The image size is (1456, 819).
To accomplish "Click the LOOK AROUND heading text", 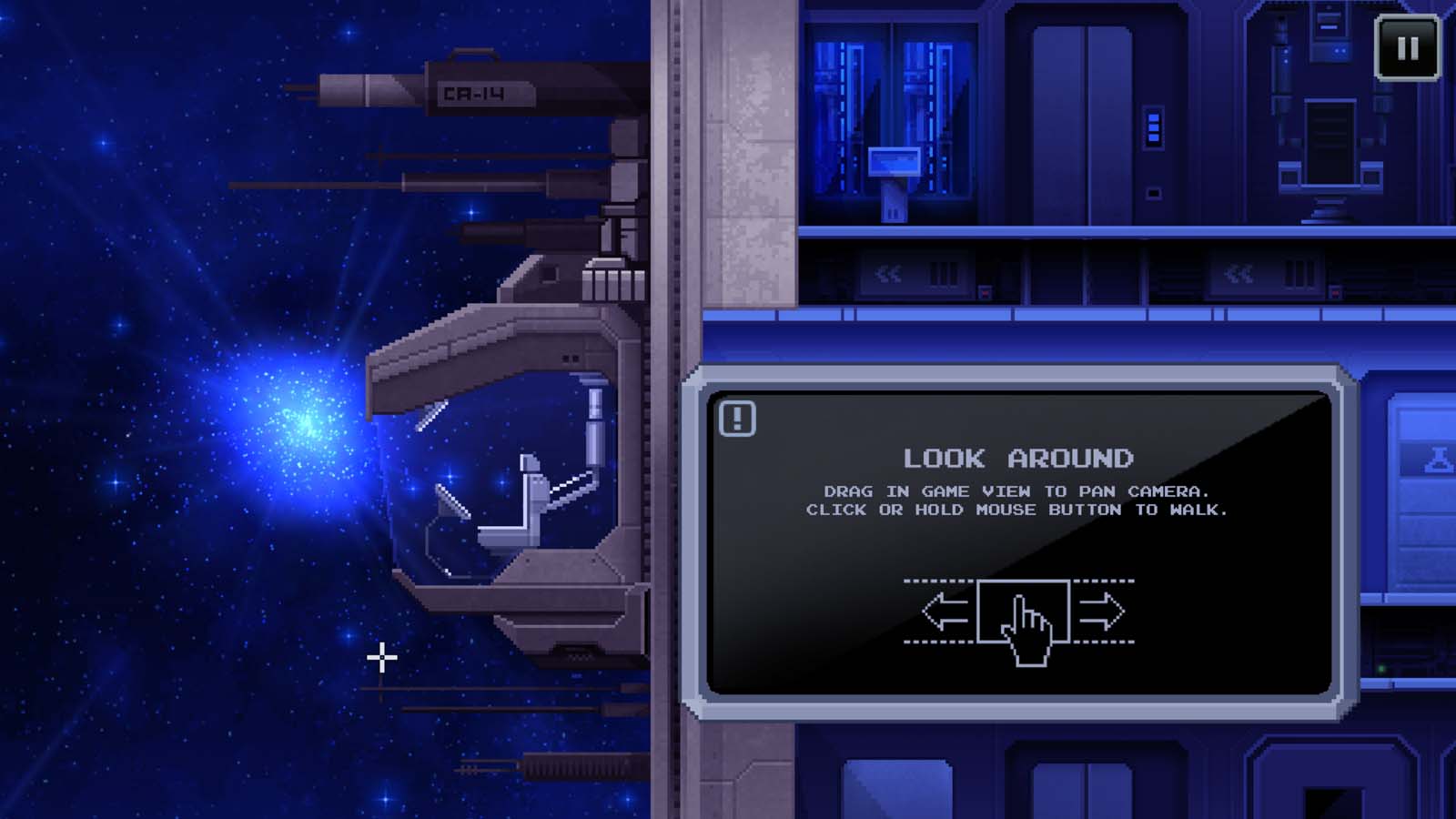I will point(1019,459).
